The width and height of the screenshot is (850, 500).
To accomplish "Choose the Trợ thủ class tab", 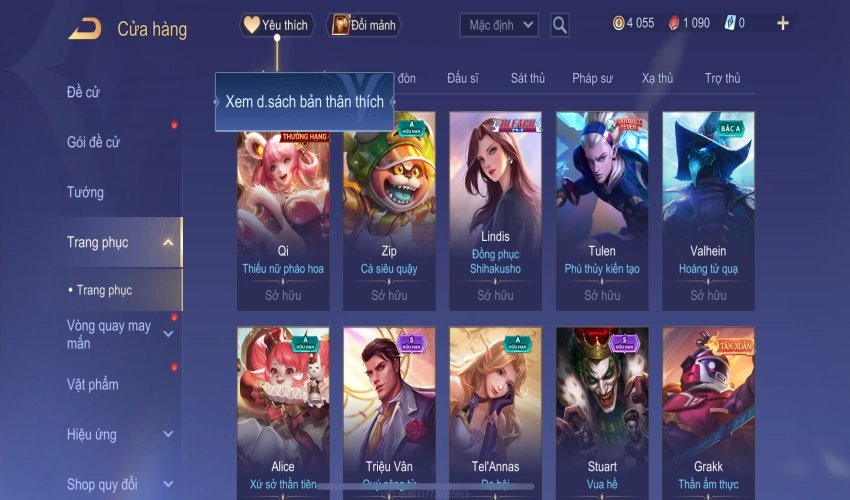I will [x=722, y=78].
